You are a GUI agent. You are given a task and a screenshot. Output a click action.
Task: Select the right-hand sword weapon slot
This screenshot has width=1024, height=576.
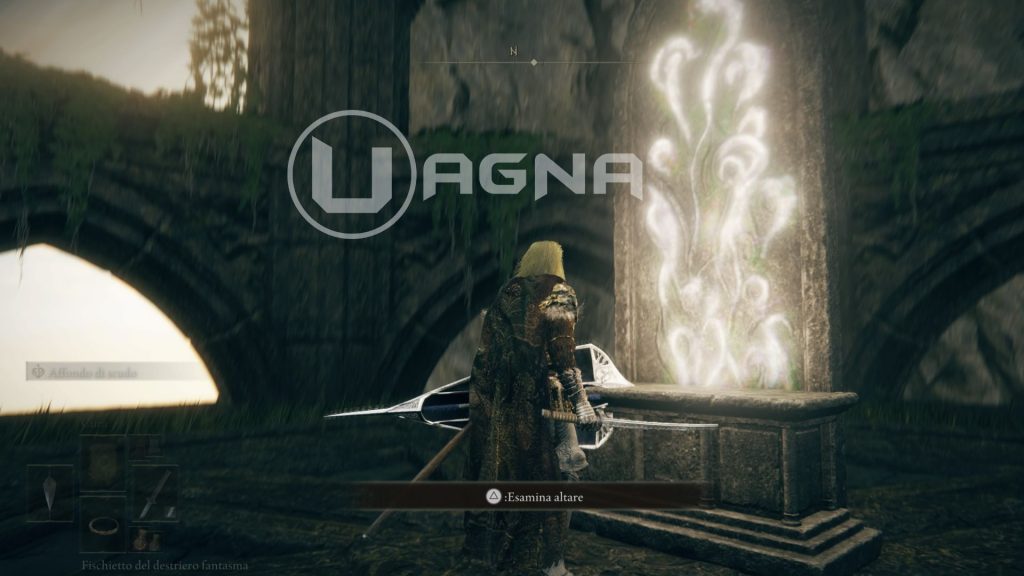pyautogui.click(x=155, y=493)
